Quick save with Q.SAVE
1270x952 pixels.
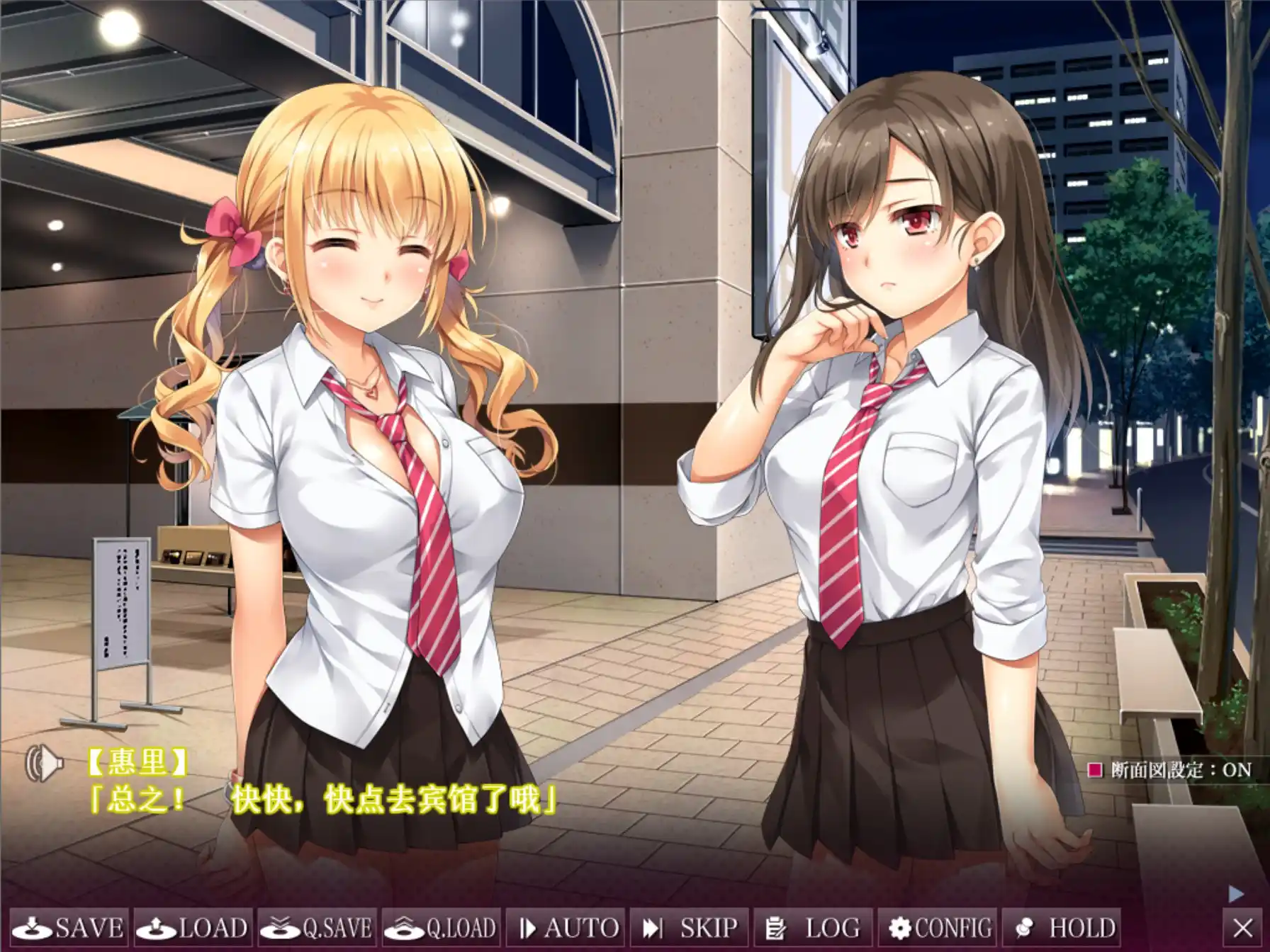[317, 928]
